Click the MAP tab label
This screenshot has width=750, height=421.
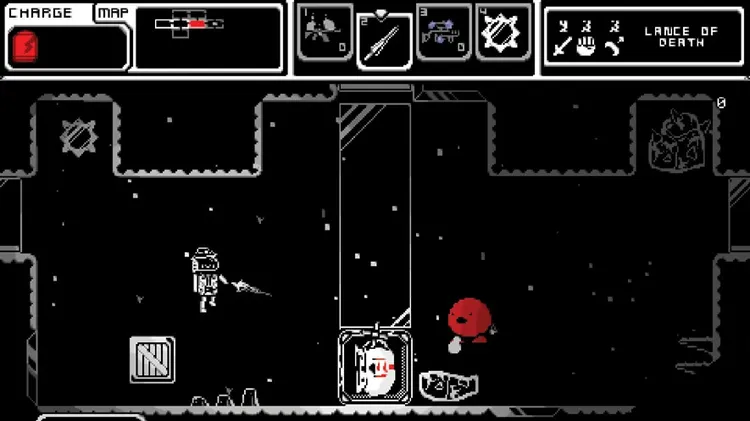[111, 14]
